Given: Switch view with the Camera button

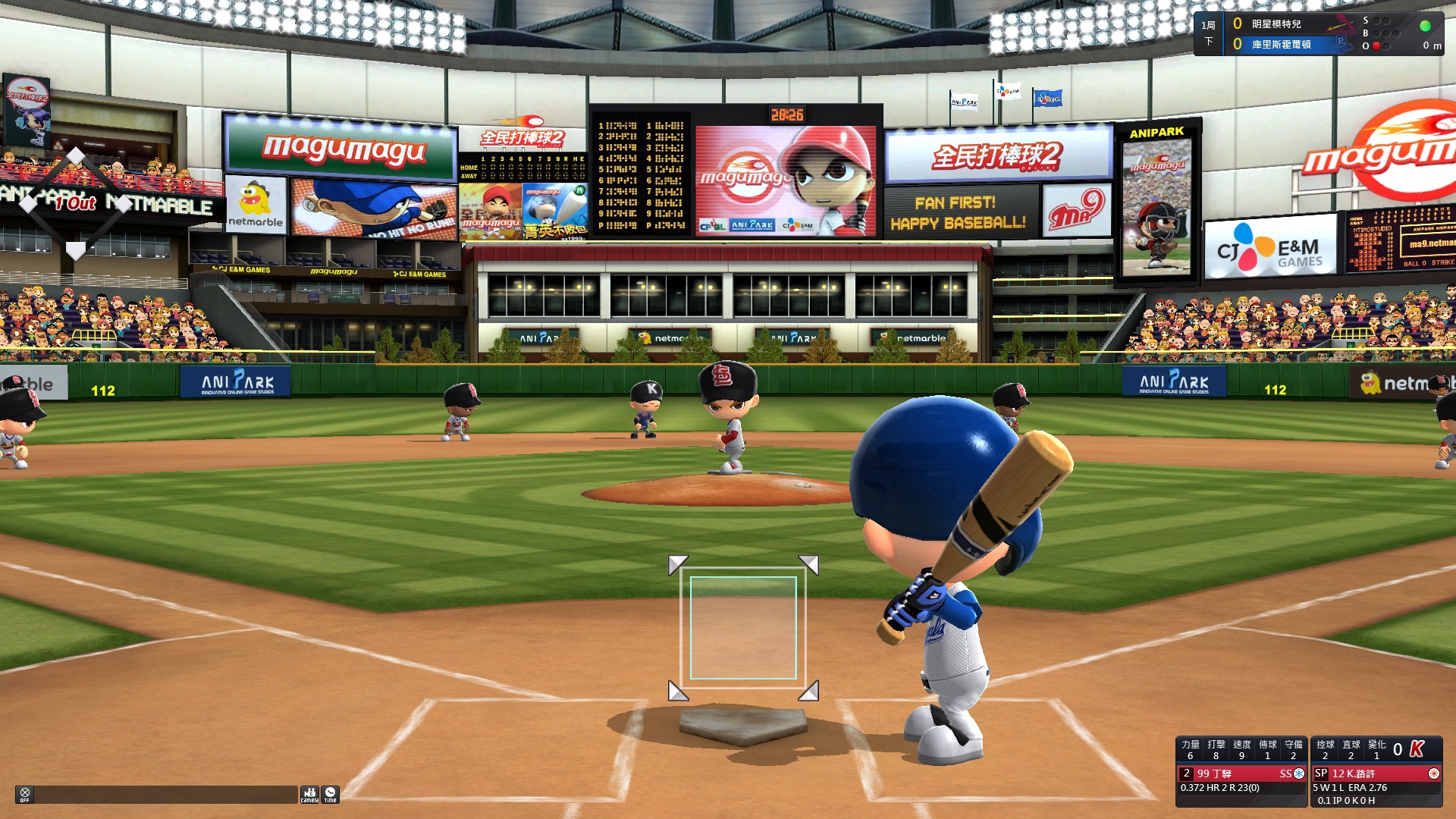Looking at the screenshot, I should pos(309,794).
